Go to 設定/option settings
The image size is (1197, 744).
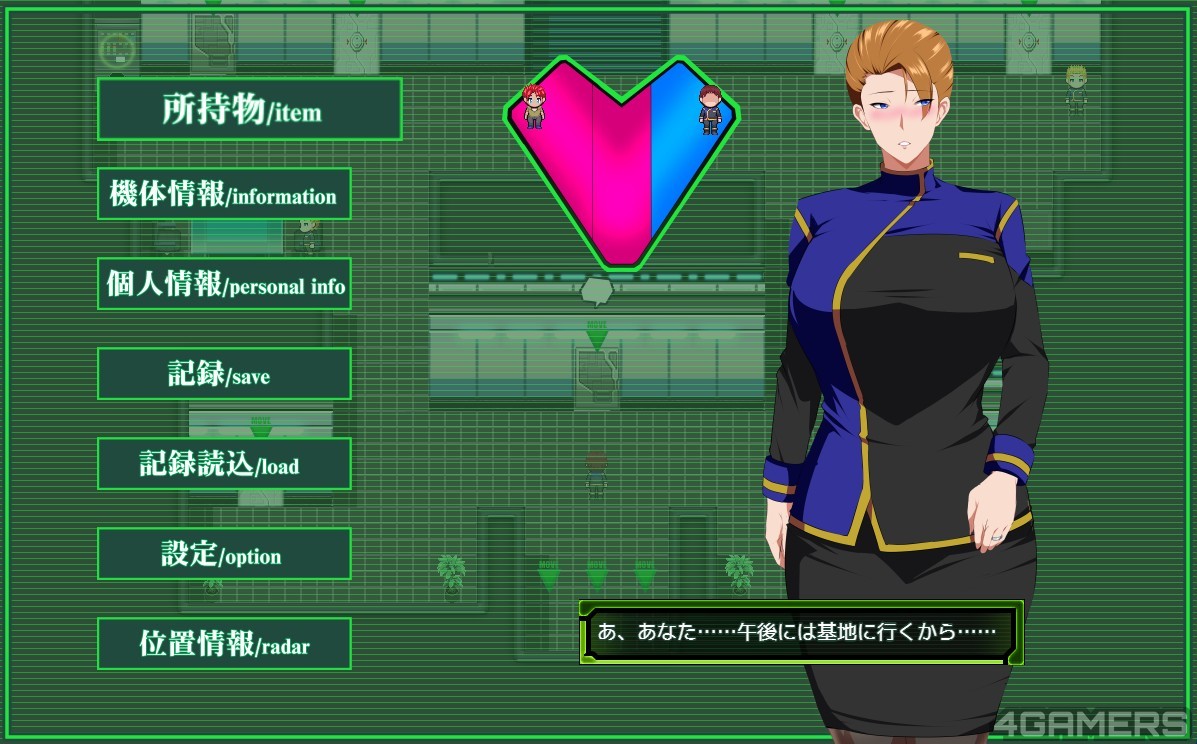coord(224,554)
